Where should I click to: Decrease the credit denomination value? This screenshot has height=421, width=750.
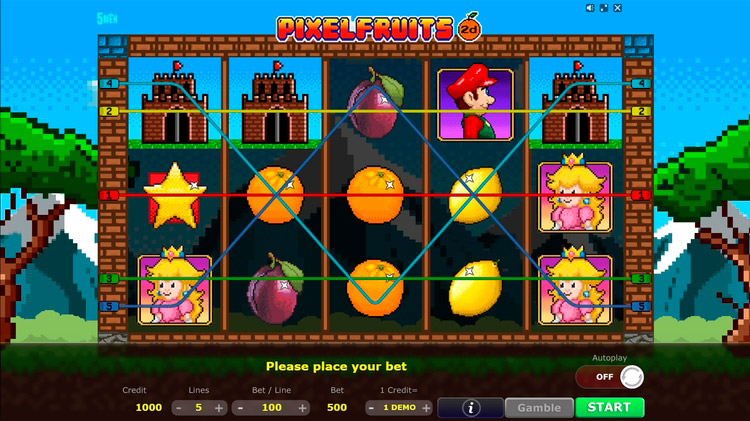tap(371, 408)
